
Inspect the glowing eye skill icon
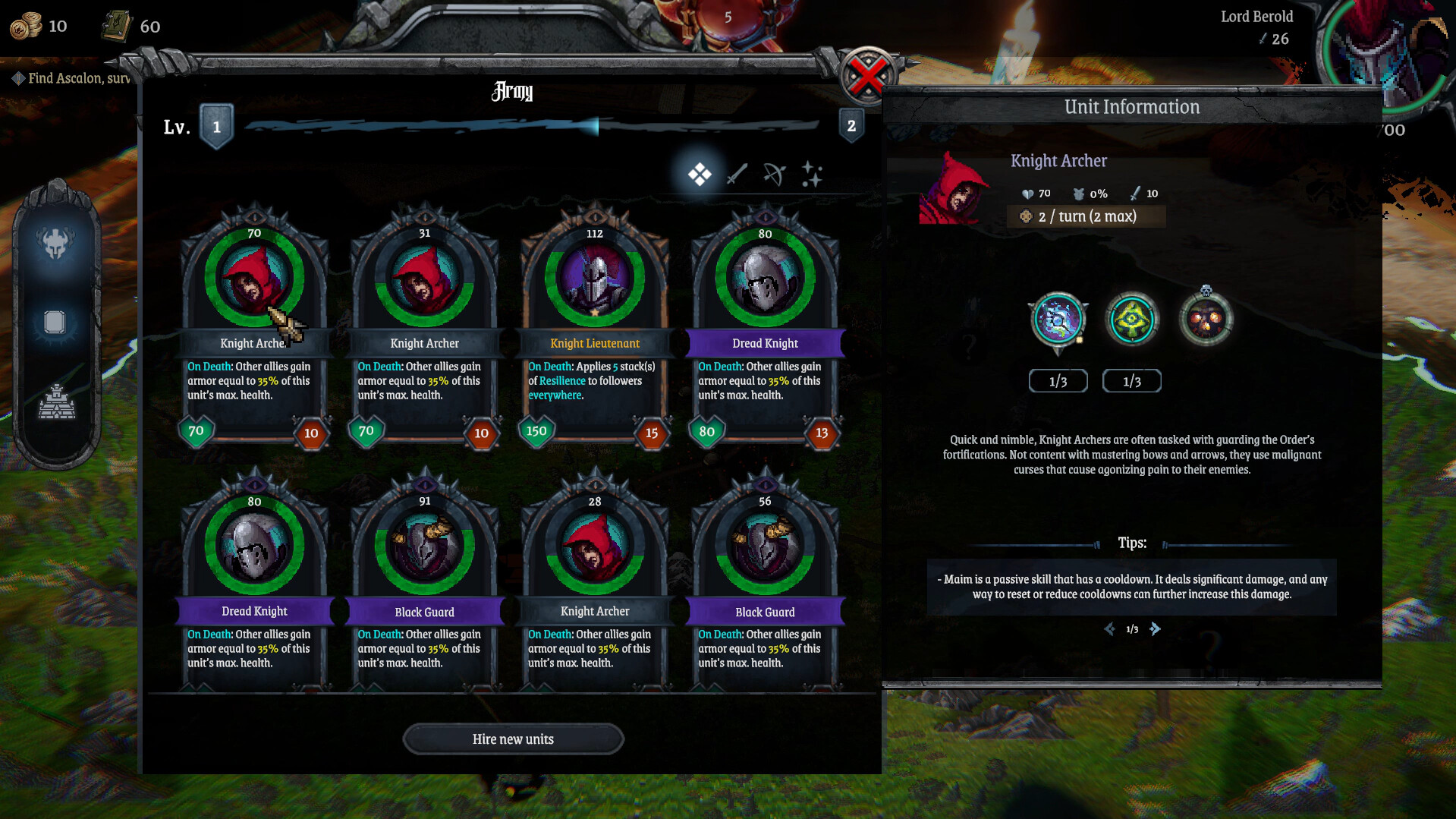pos(1131,320)
